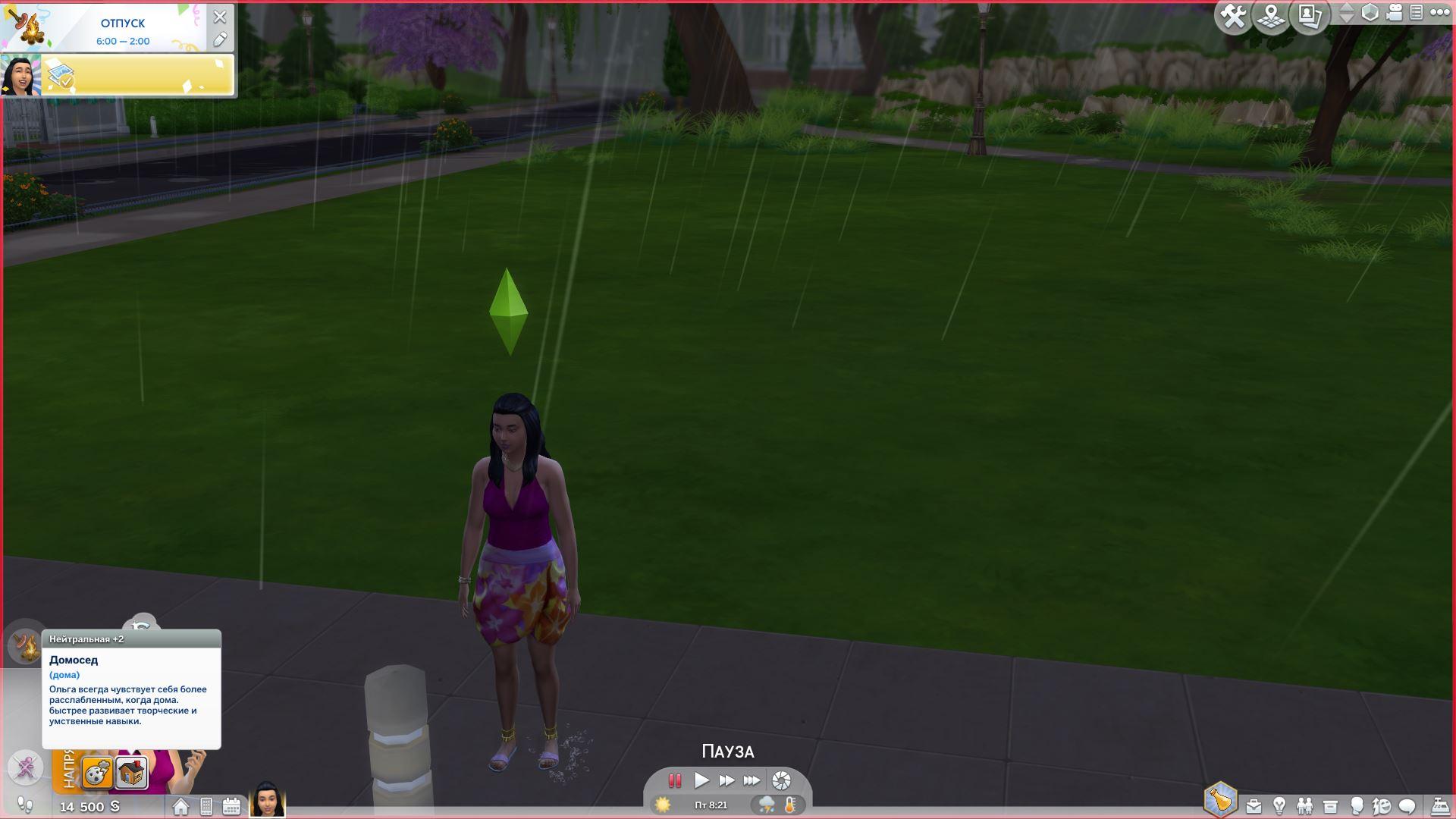Open the career briefcase panel
This screenshot has height=819, width=1456.
pos(1254,806)
